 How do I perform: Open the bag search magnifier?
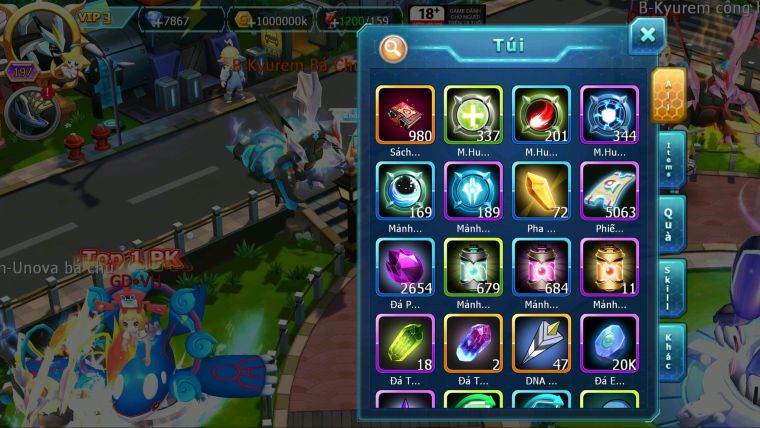coord(393,47)
